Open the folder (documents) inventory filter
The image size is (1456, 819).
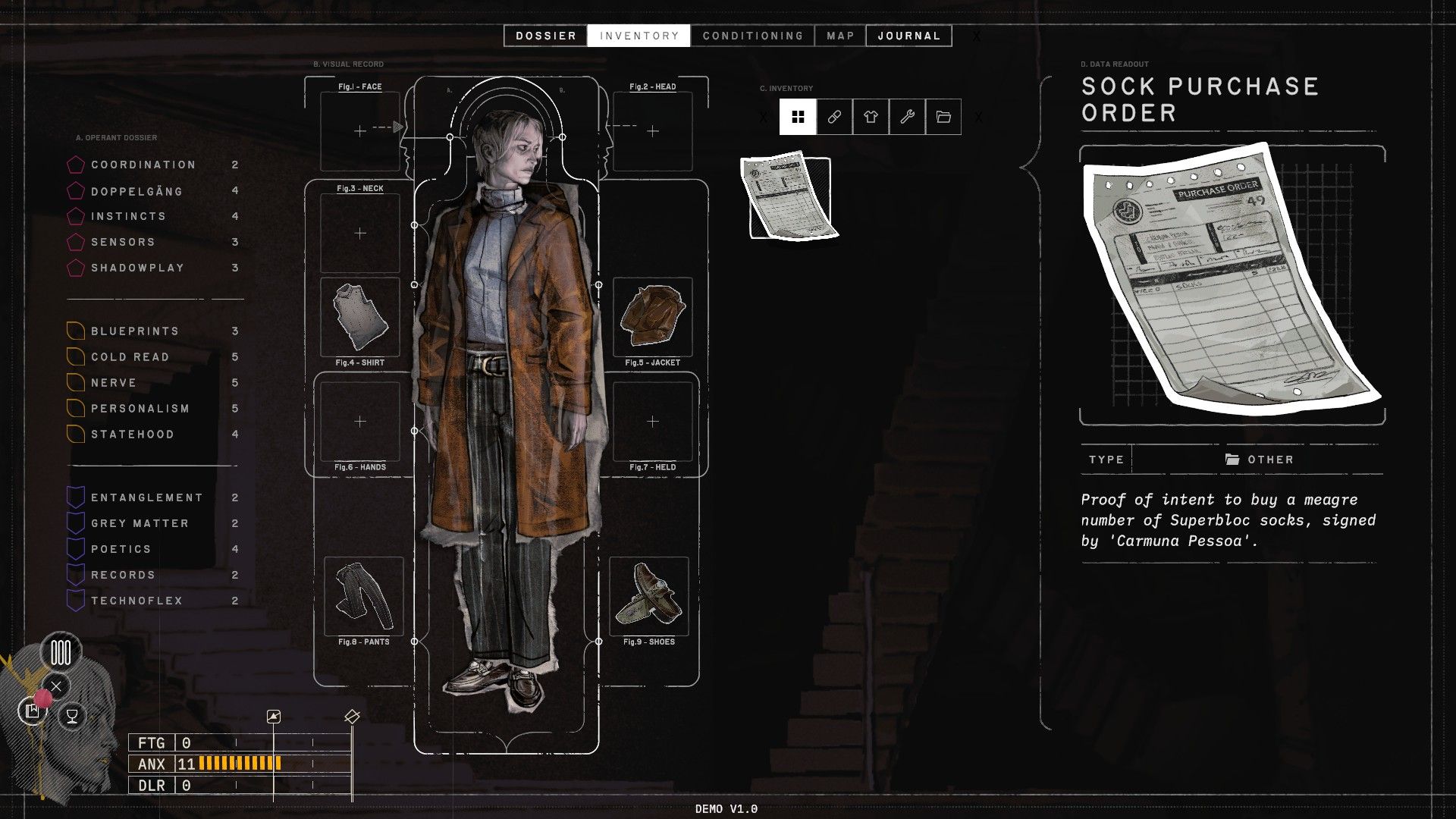click(943, 117)
